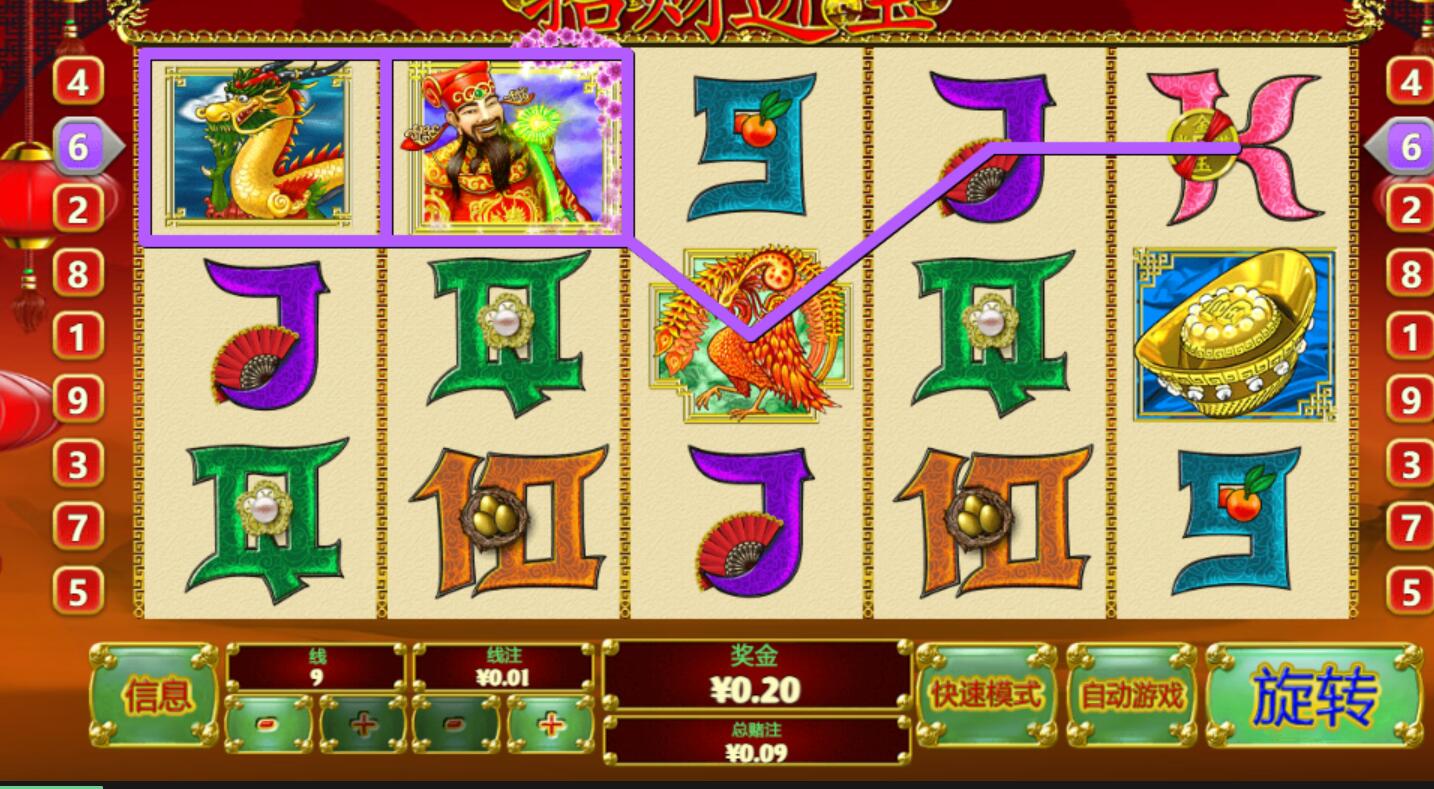Choose payline 3 marker in right column
1434x789 pixels.
1410,465
